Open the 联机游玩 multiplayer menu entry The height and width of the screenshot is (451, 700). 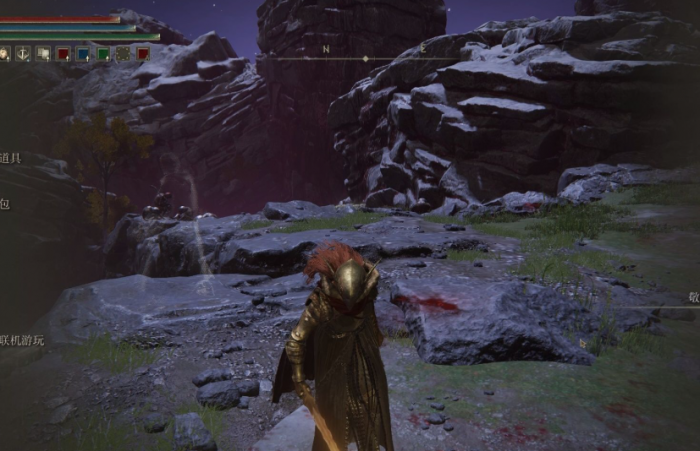pyautogui.click(x=22, y=340)
